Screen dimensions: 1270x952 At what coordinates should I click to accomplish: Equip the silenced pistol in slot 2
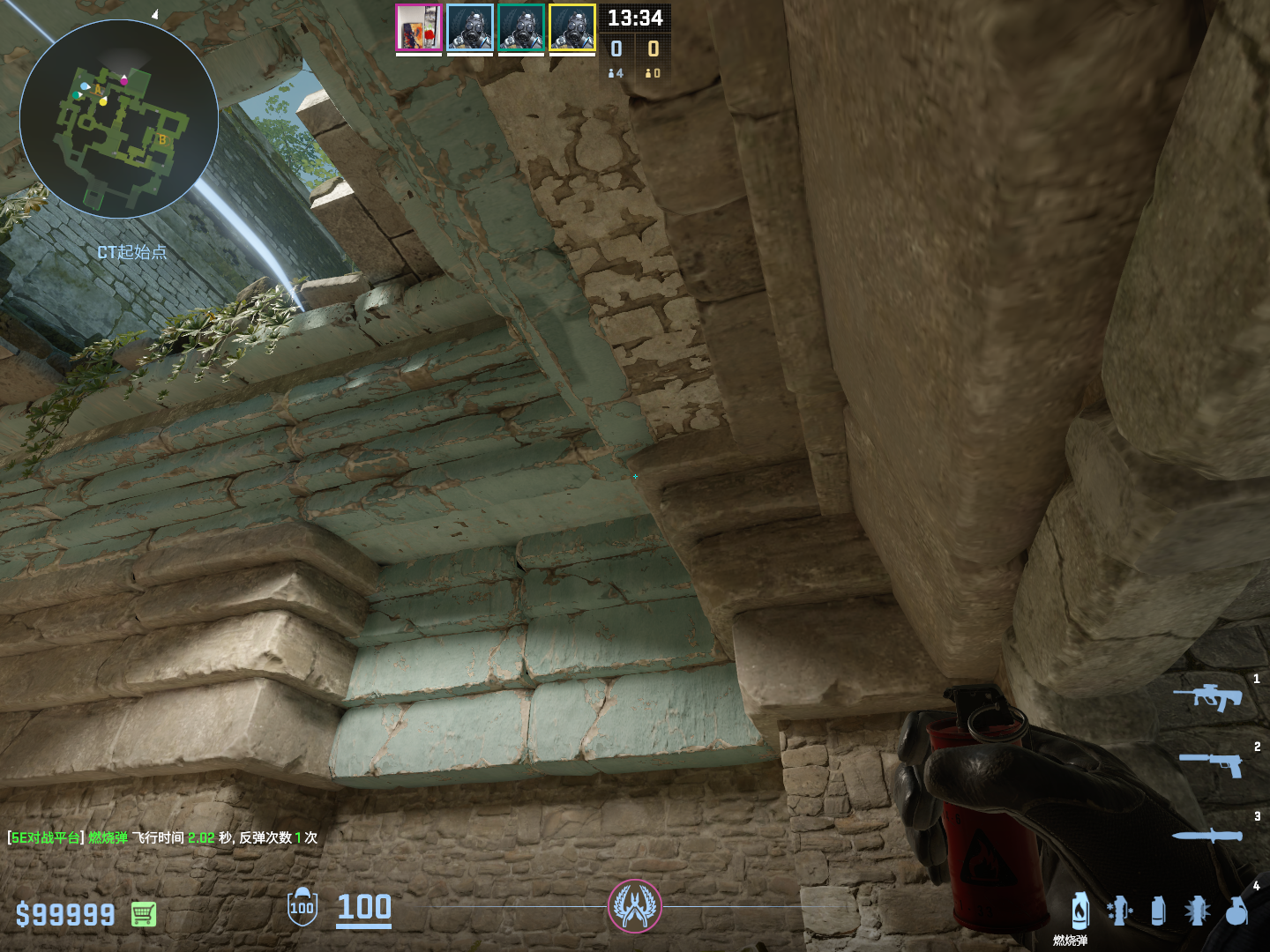(x=1211, y=764)
